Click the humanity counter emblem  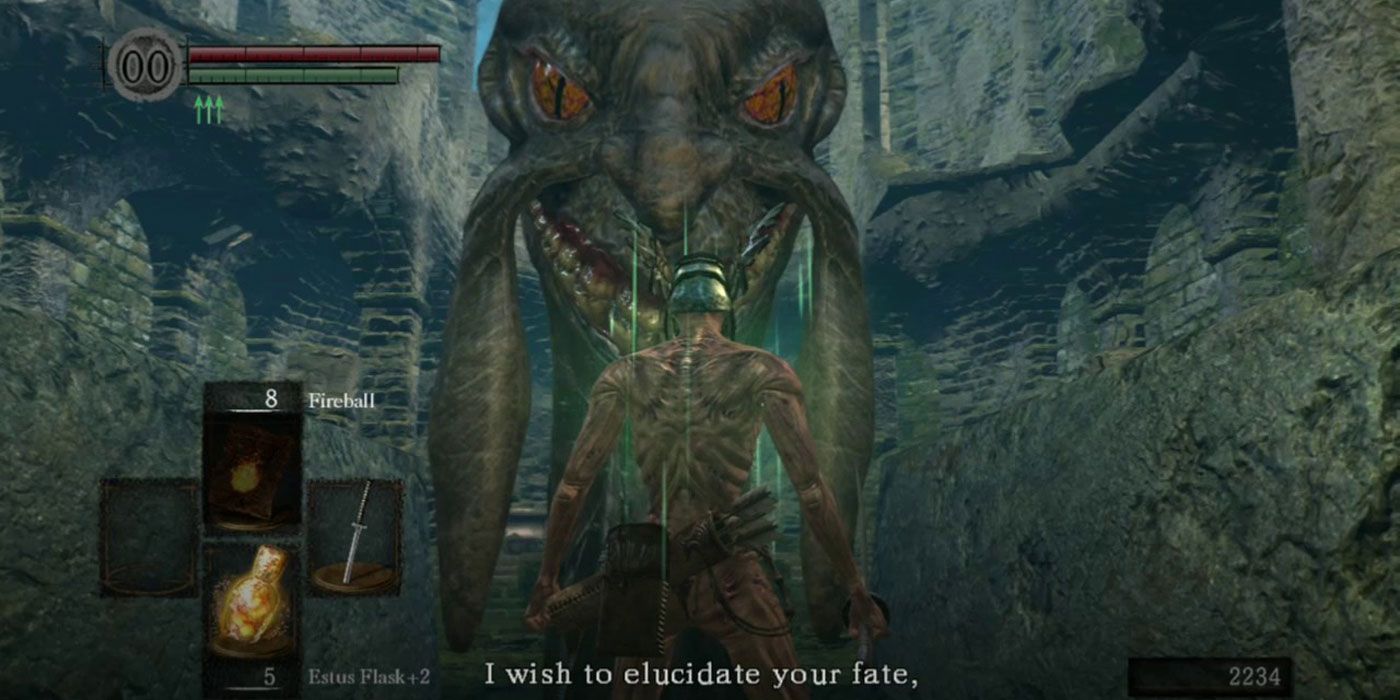[144, 66]
